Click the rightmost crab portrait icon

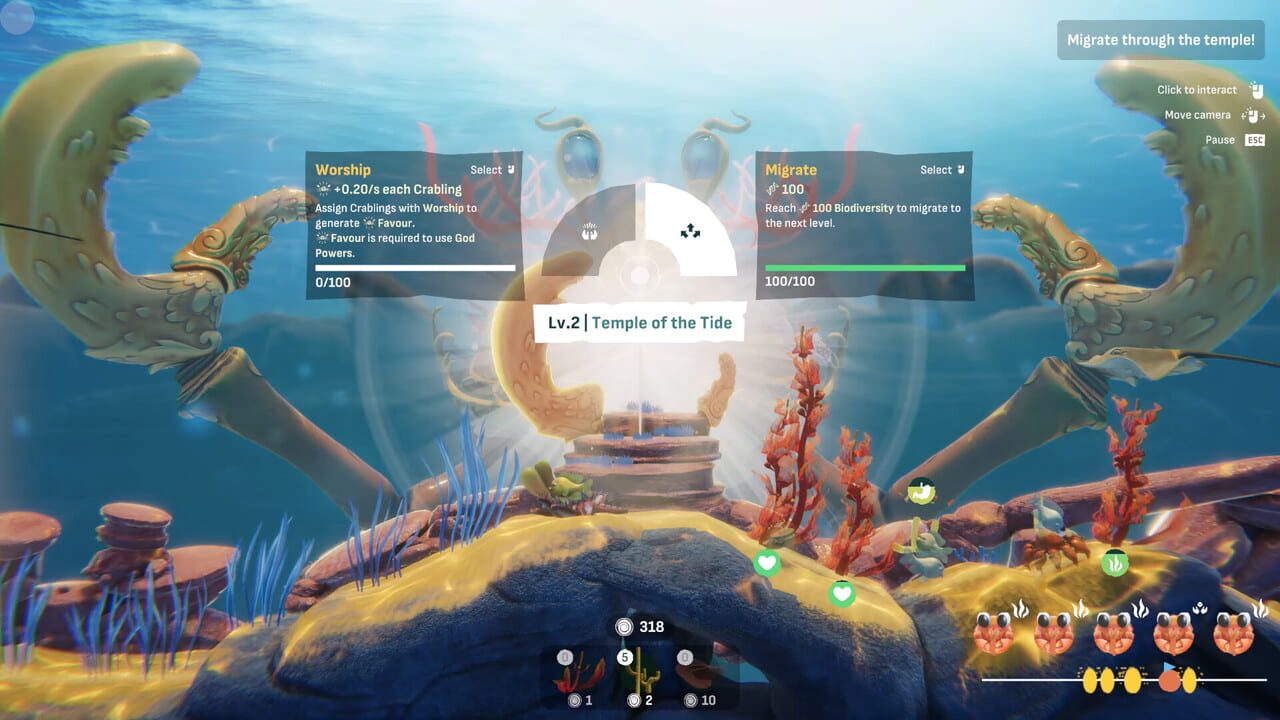click(1232, 633)
